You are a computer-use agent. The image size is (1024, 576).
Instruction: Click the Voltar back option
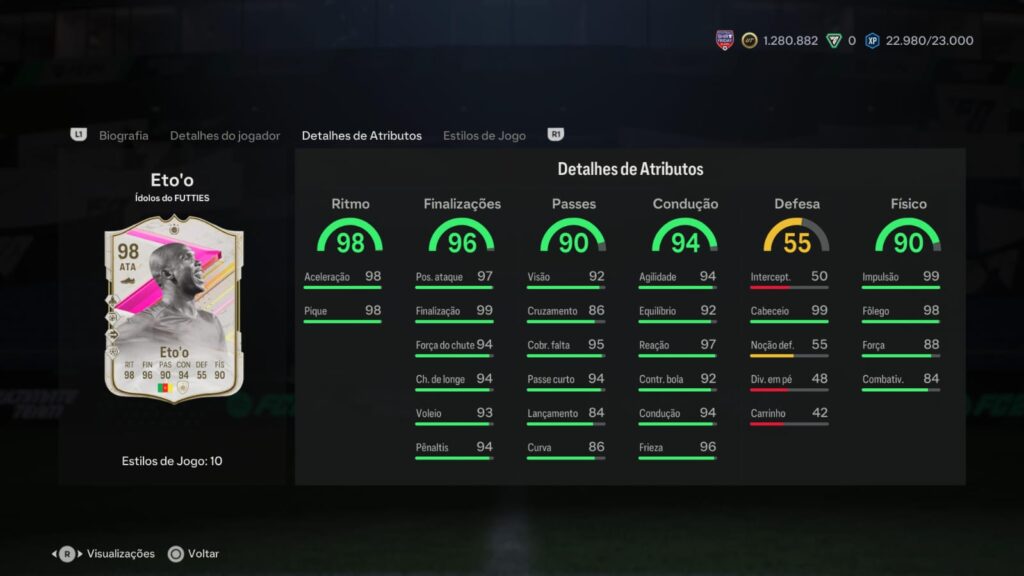coord(194,553)
